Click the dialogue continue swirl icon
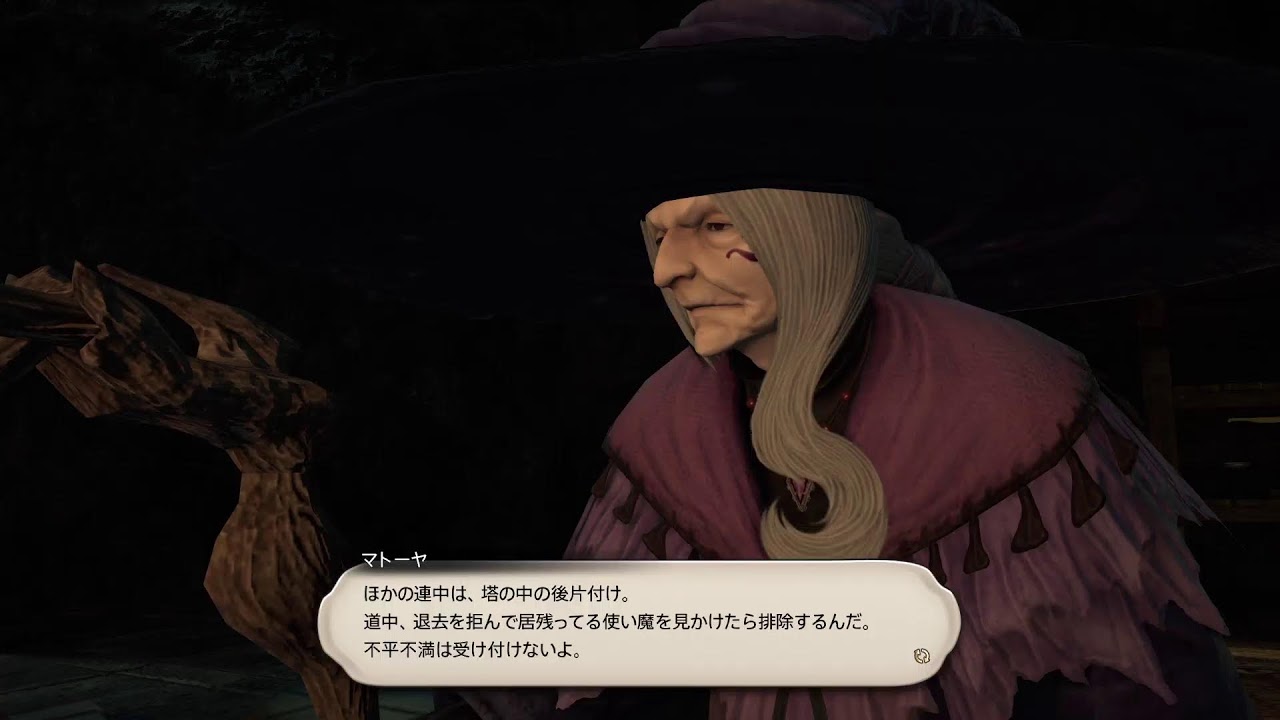The image size is (1280, 720). (x=922, y=656)
